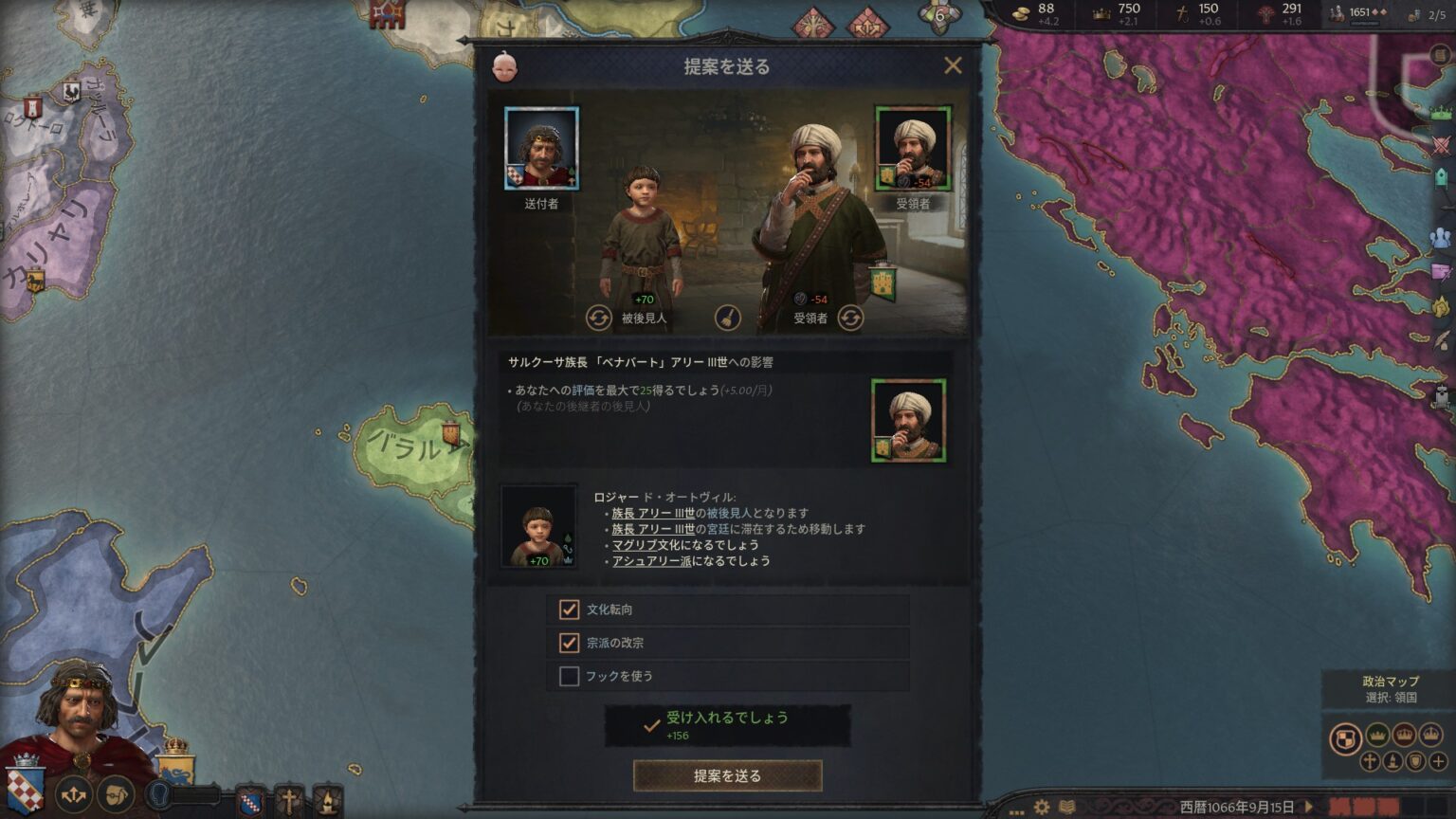
Task: Select the realm shield map mode button
Action: point(1345,737)
